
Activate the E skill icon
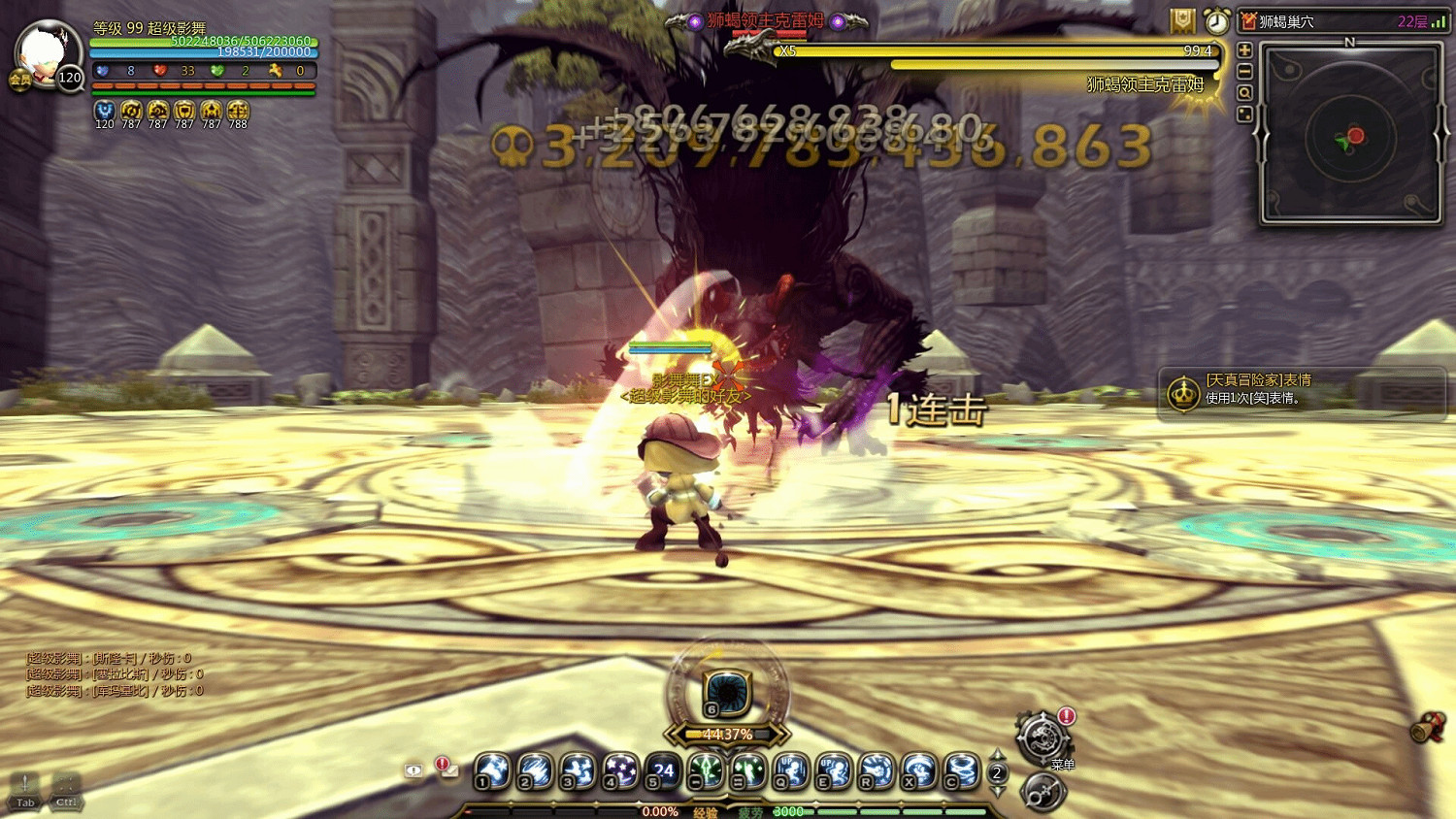[x=834, y=770]
